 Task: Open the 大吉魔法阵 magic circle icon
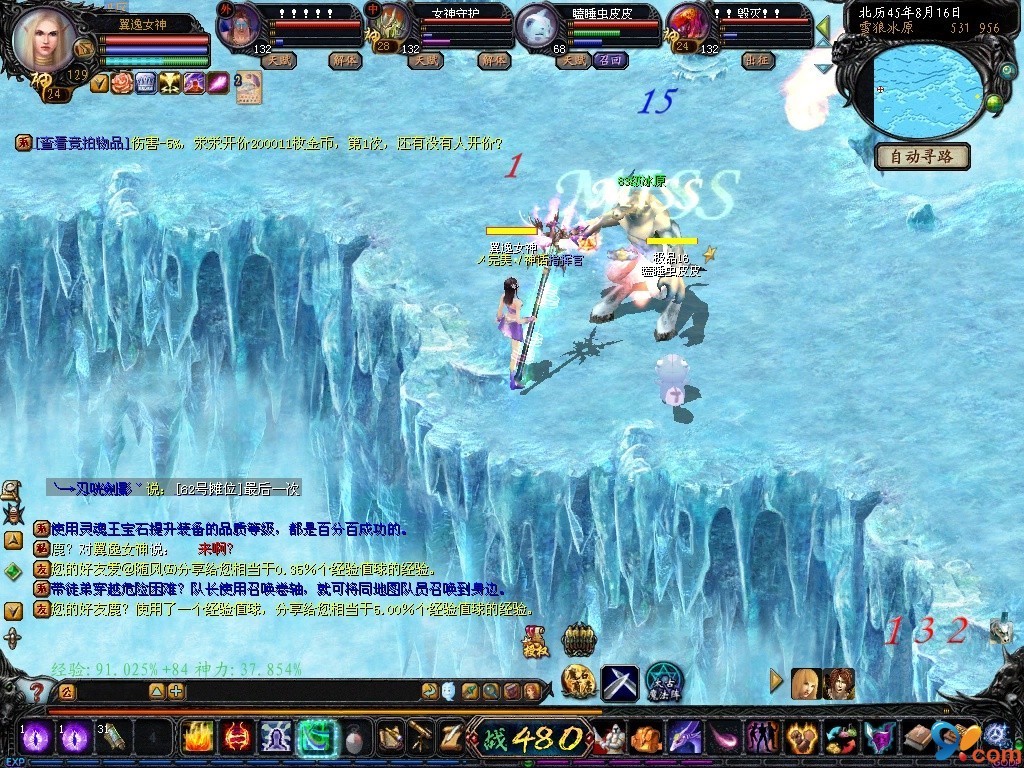663,683
